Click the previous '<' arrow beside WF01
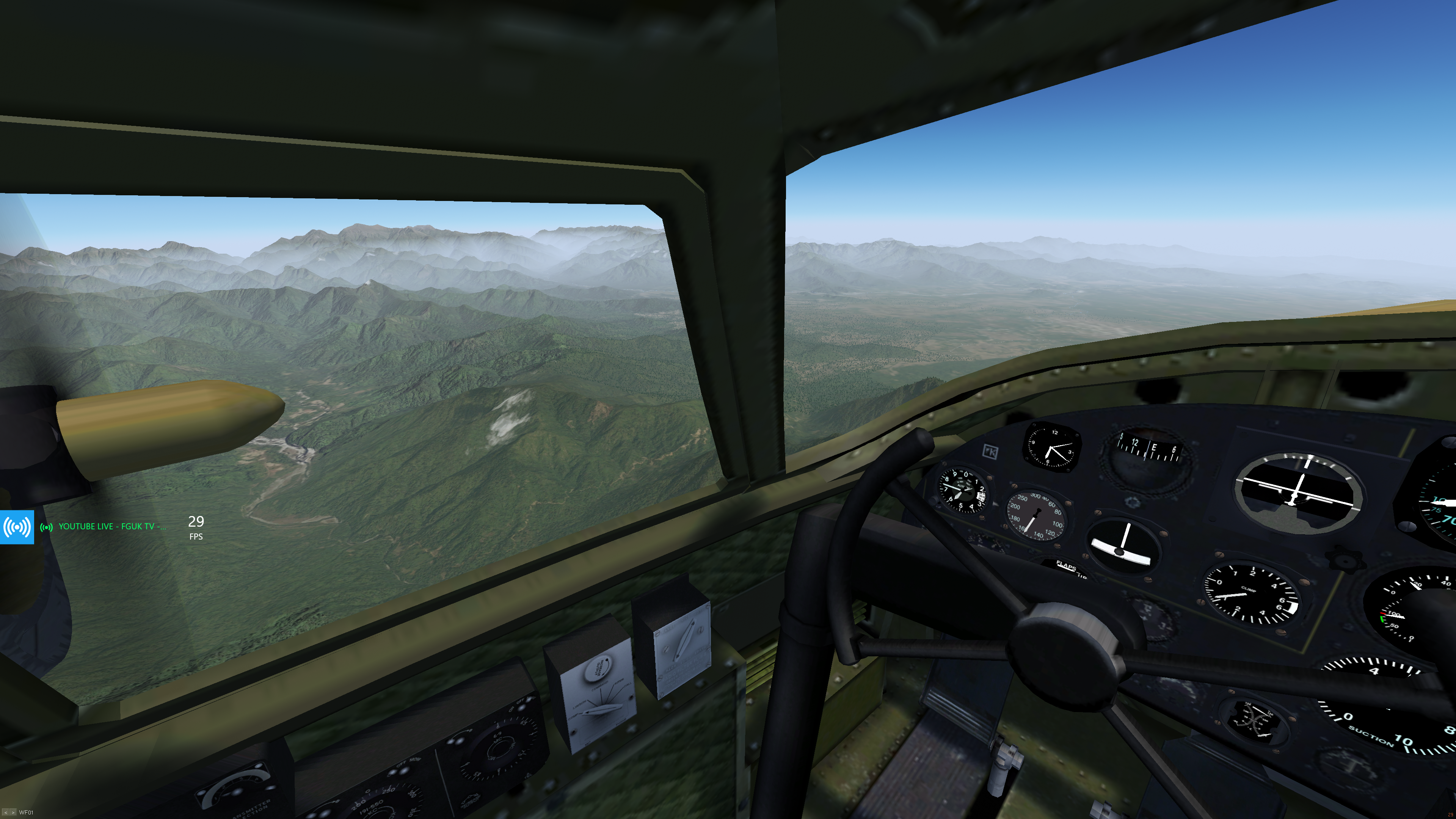Screen dimensions: 1456x819 click(x=6, y=813)
